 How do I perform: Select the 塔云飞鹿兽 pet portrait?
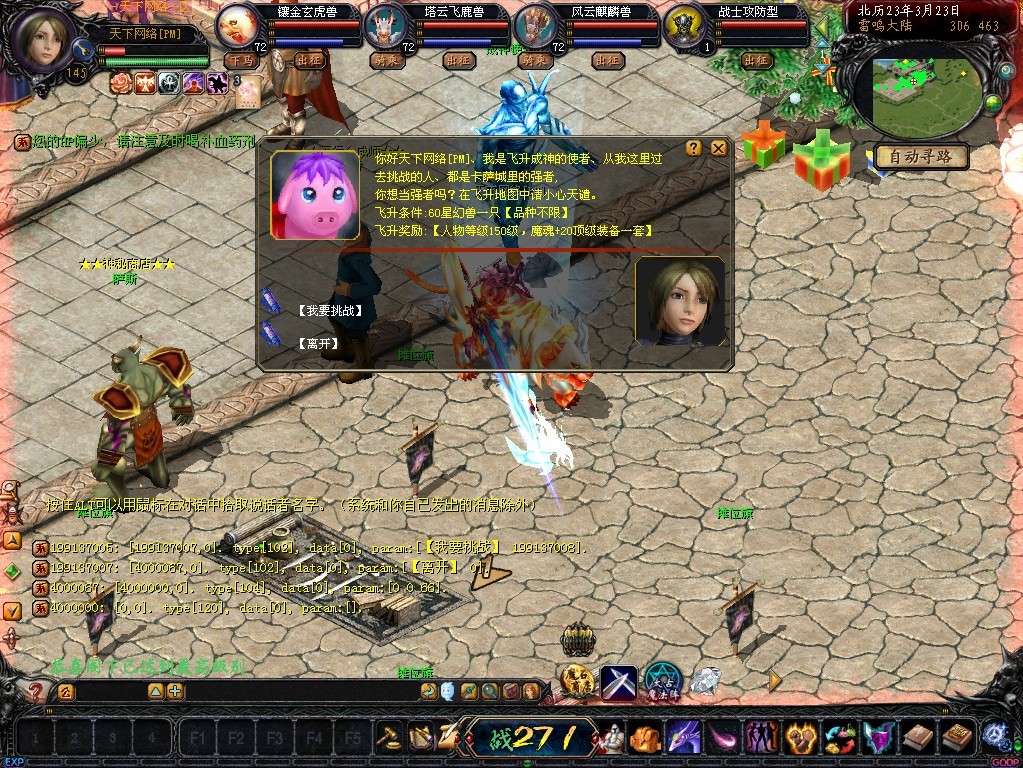(x=385, y=25)
